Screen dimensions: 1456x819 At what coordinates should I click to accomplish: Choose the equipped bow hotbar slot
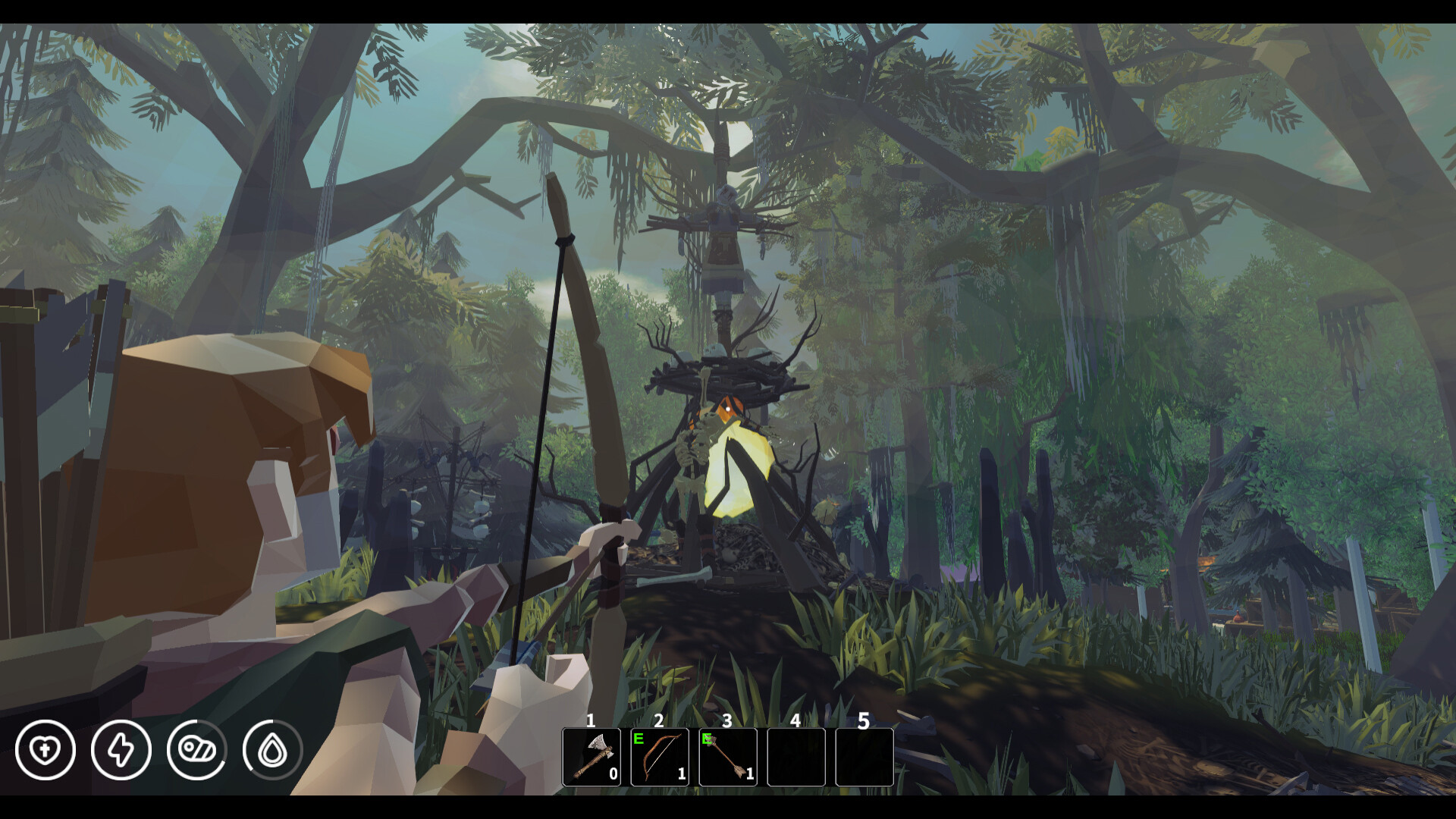[x=660, y=757]
